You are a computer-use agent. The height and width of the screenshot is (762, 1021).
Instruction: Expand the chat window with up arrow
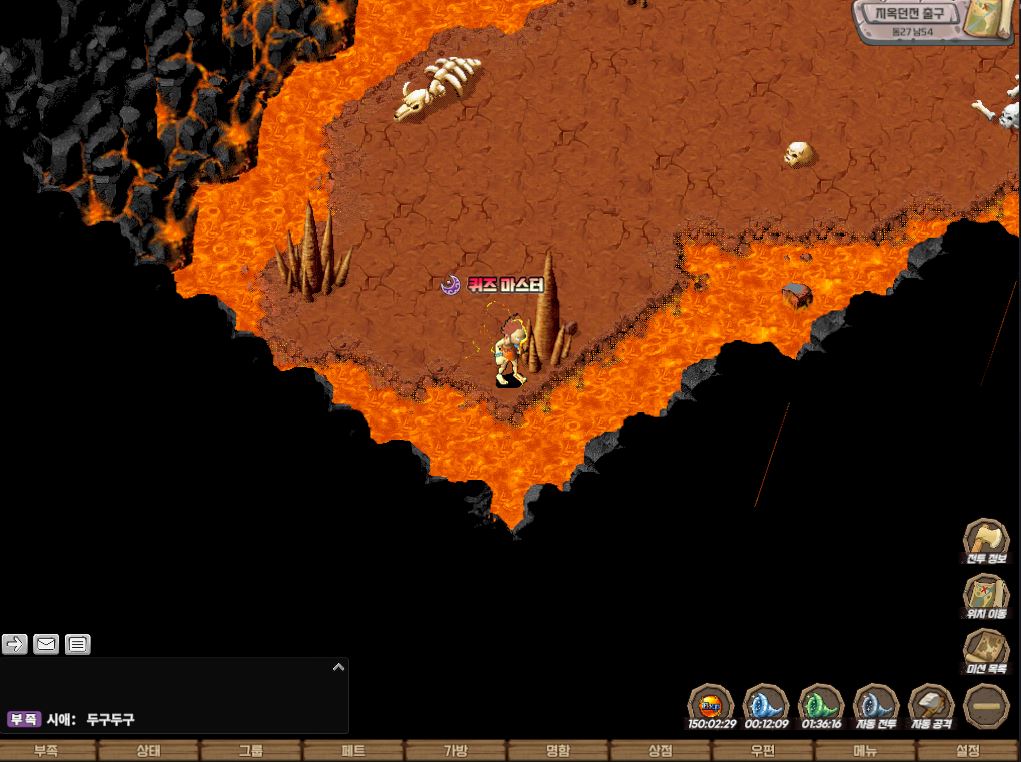[338, 667]
